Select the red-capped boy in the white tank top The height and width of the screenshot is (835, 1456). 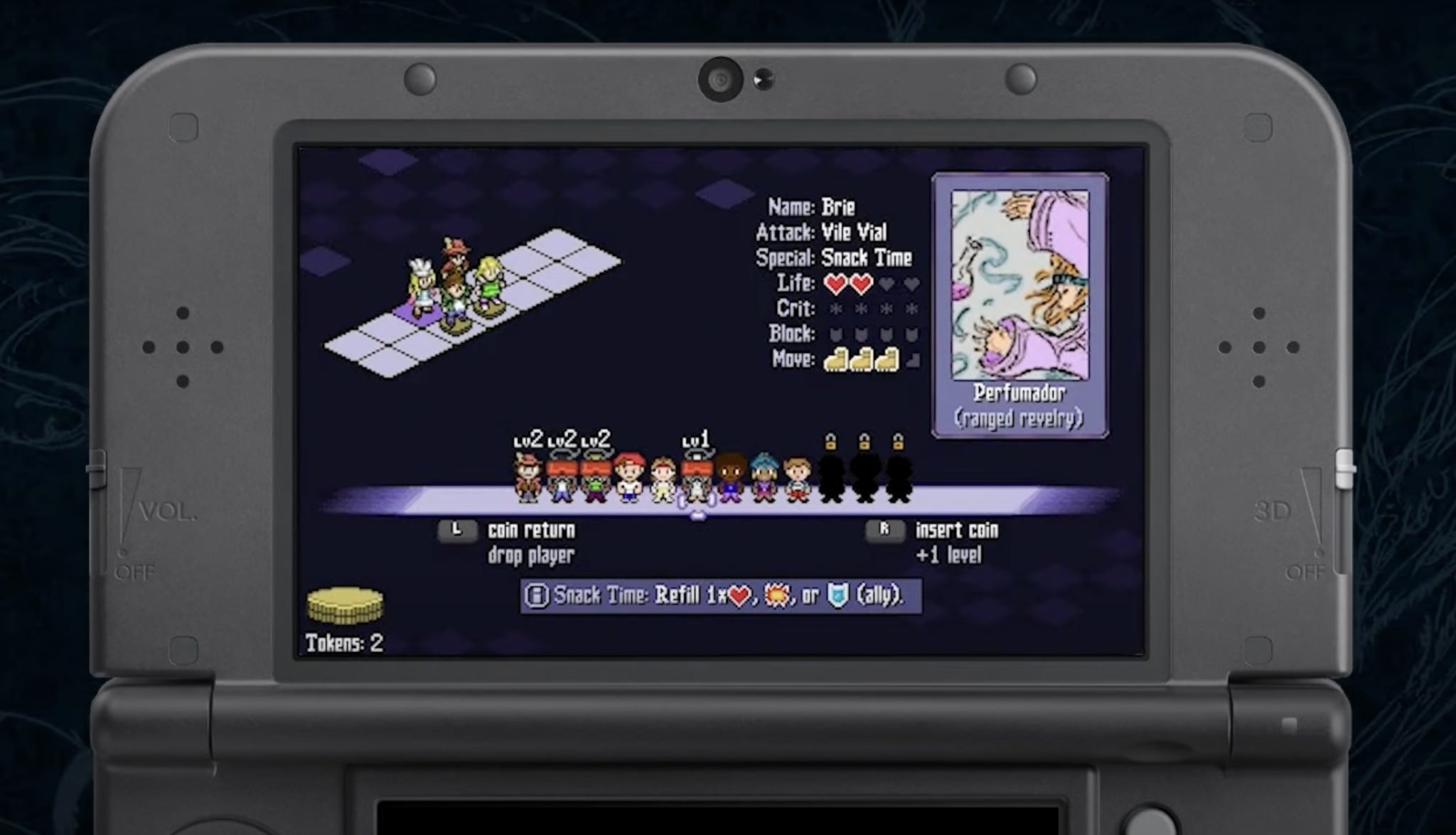(x=627, y=478)
